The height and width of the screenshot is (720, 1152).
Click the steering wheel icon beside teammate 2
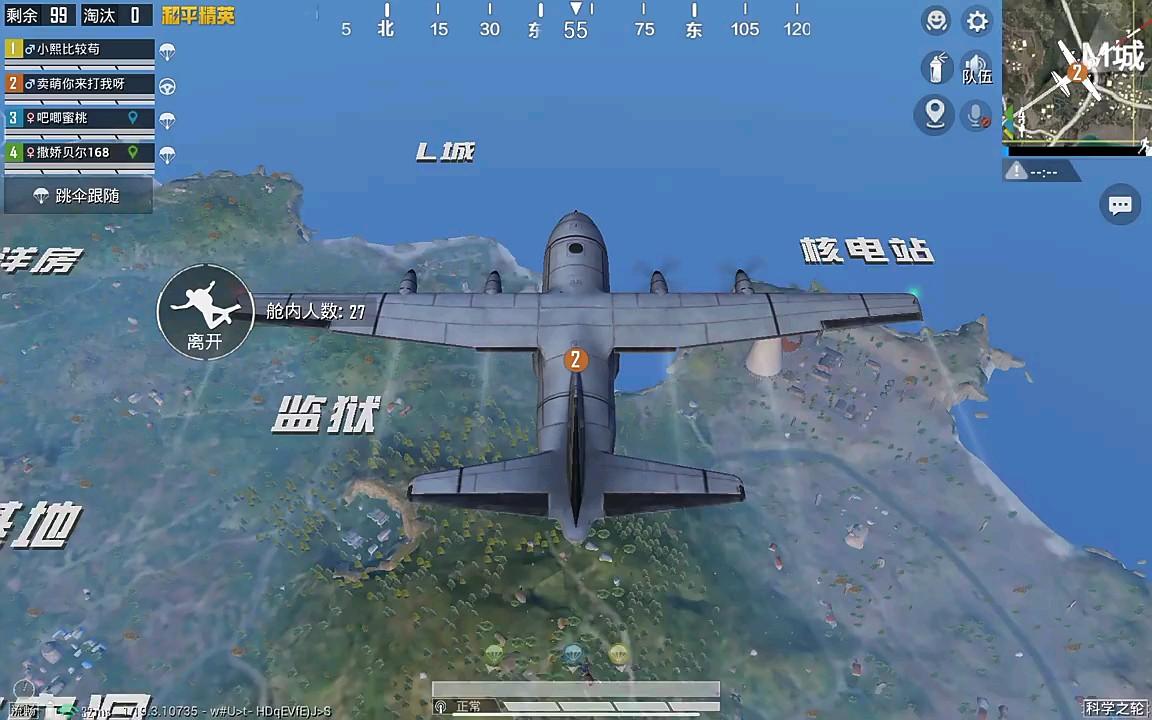(x=168, y=87)
